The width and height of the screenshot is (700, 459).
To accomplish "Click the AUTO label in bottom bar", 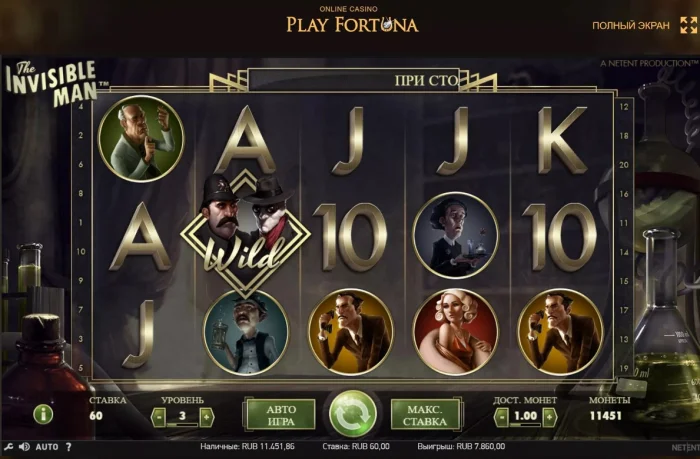I will point(47,447).
